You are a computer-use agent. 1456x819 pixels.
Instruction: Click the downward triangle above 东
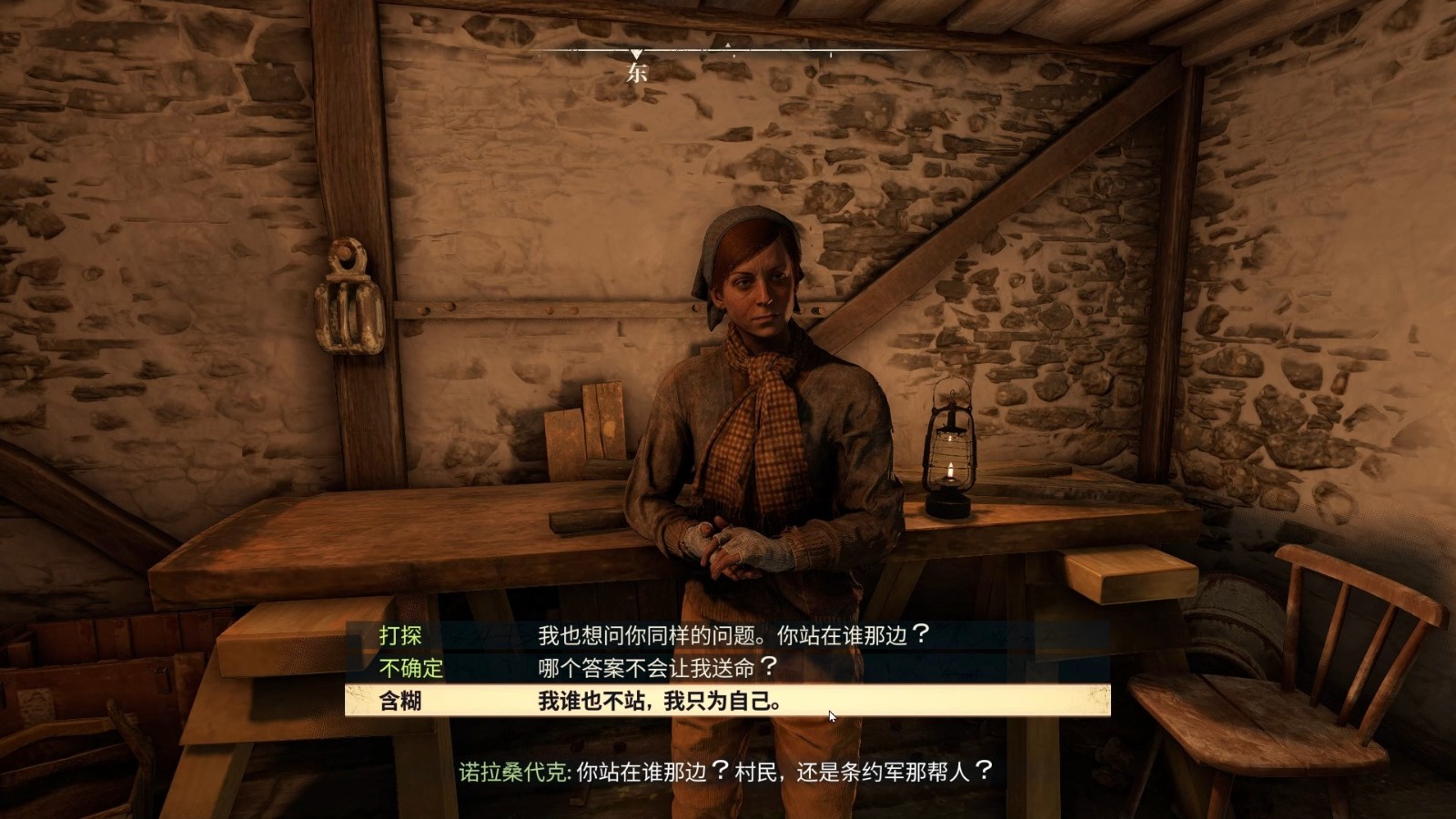point(637,52)
